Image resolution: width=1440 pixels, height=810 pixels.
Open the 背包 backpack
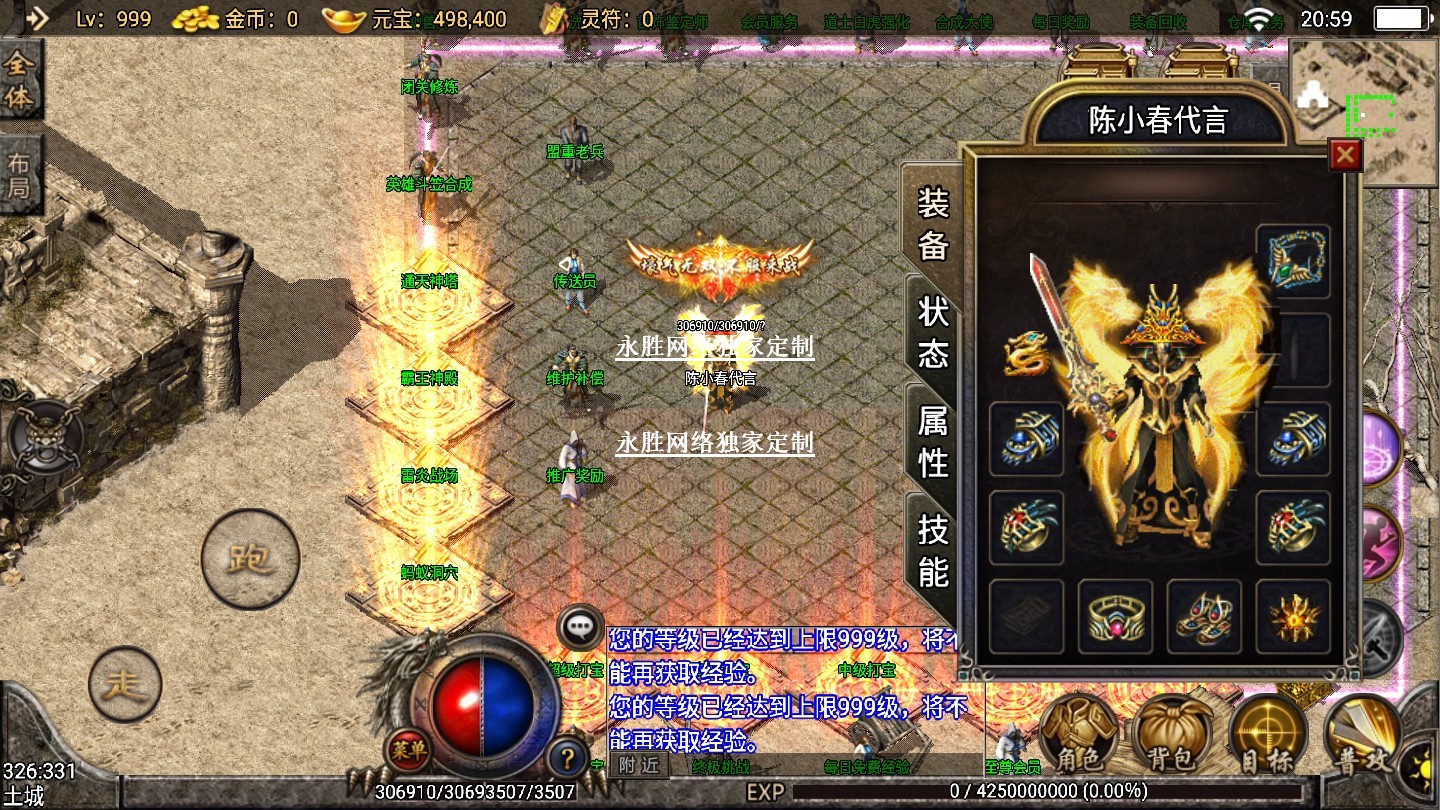click(x=1171, y=735)
